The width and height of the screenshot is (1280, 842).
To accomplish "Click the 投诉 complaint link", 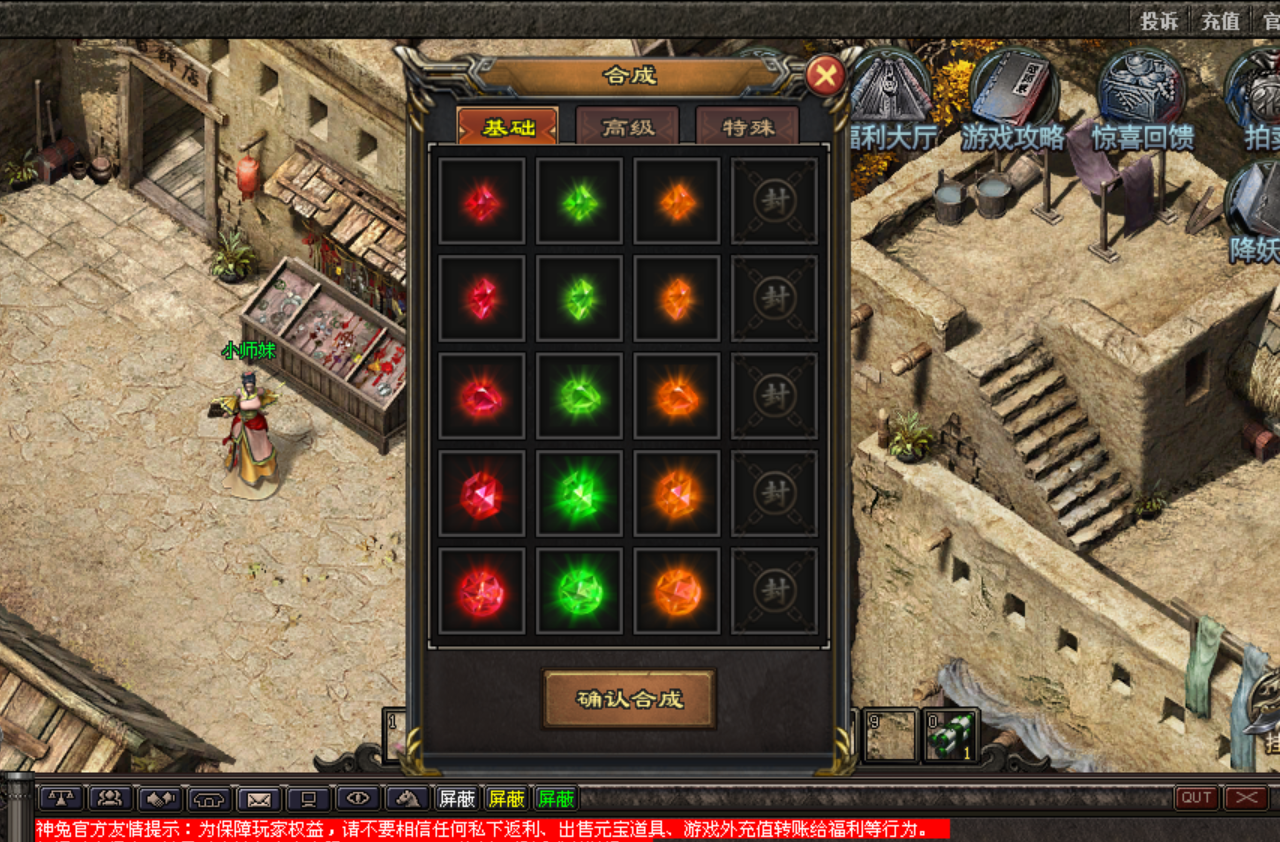I will (x=1160, y=20).
